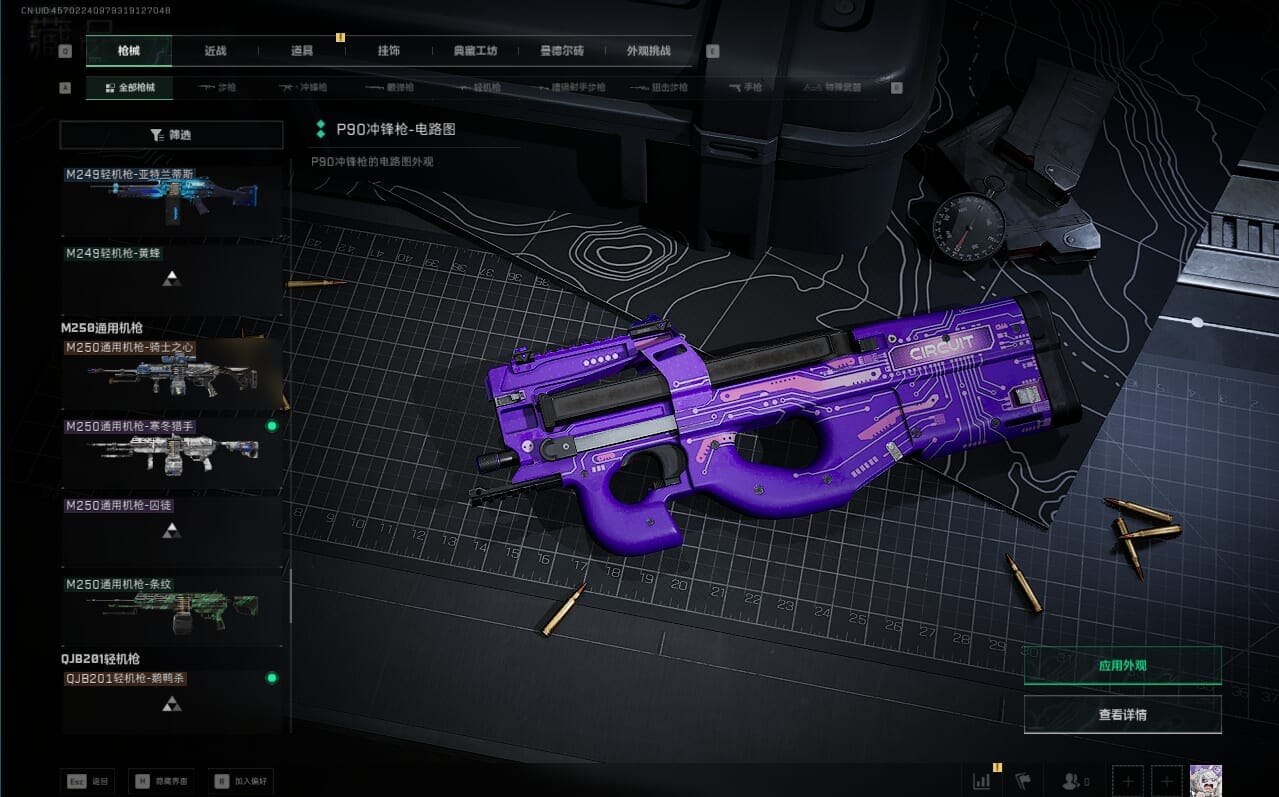Viewport: 1279px width, 797px height.
Task: Open the 外观挑战 tab
Action: [648, 51]
